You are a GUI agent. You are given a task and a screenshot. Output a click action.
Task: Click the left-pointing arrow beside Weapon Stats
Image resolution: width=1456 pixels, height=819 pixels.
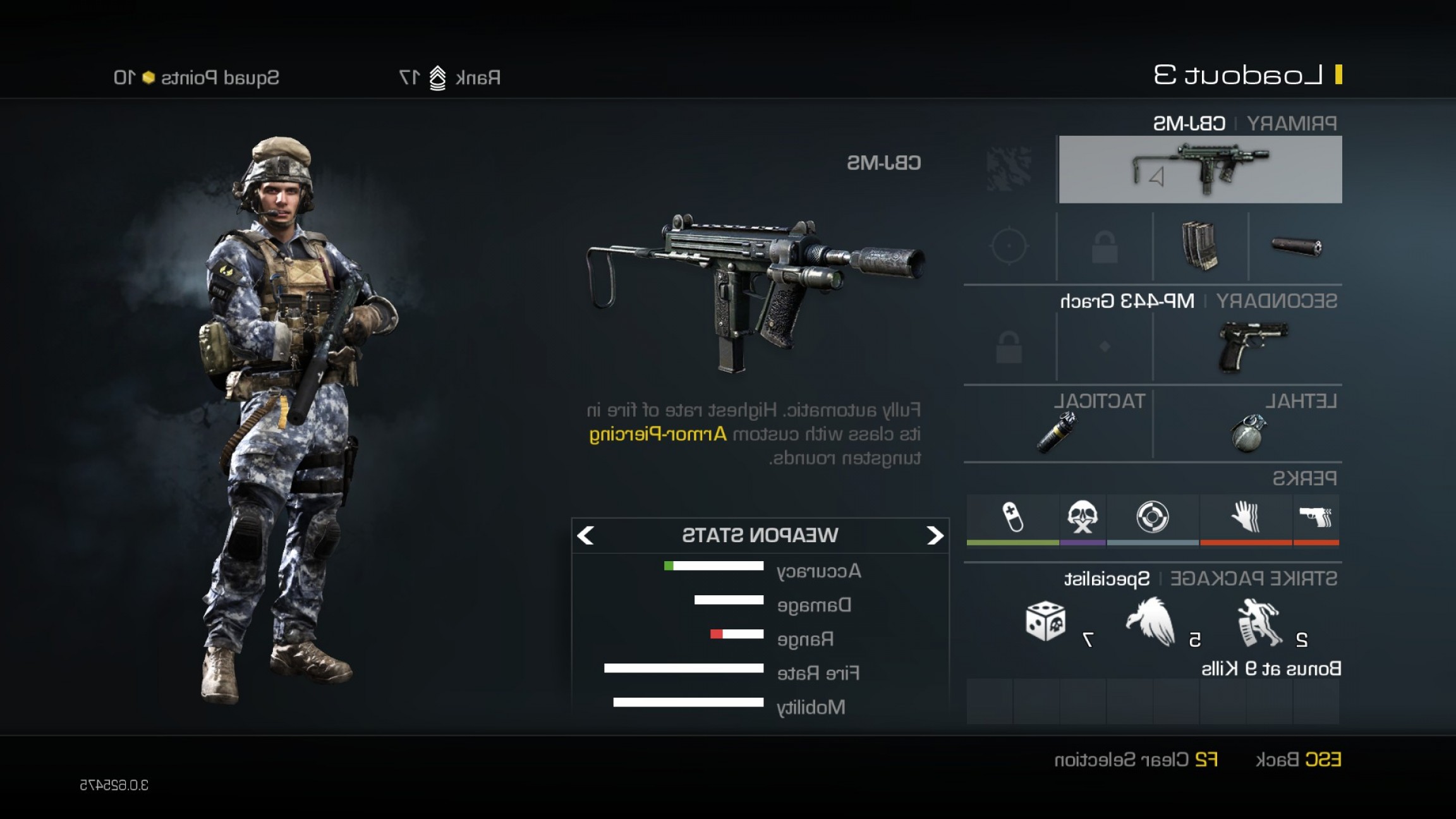point(586,536)
